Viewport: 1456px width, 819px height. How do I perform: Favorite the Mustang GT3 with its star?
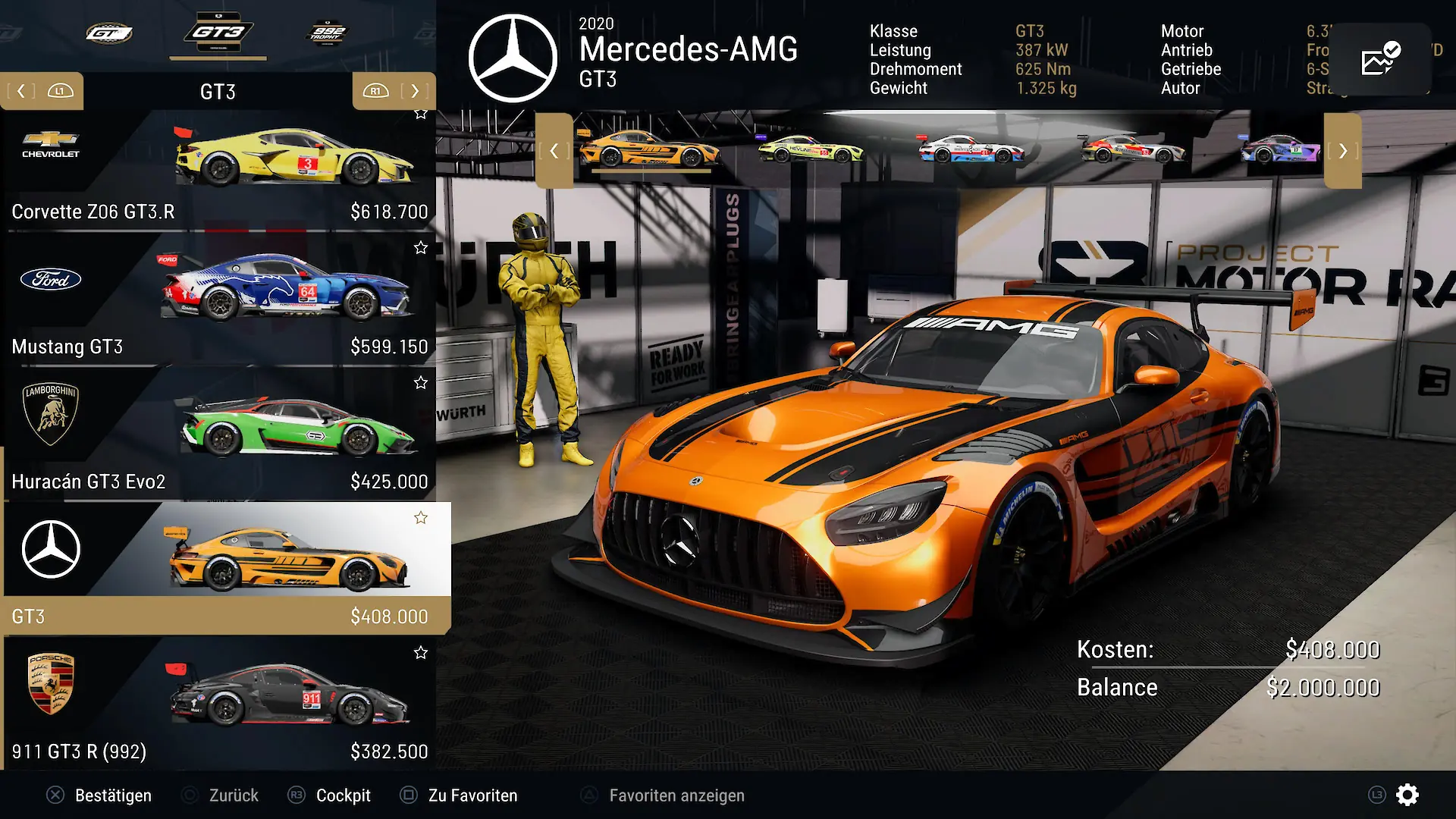(x=421, y=248)
